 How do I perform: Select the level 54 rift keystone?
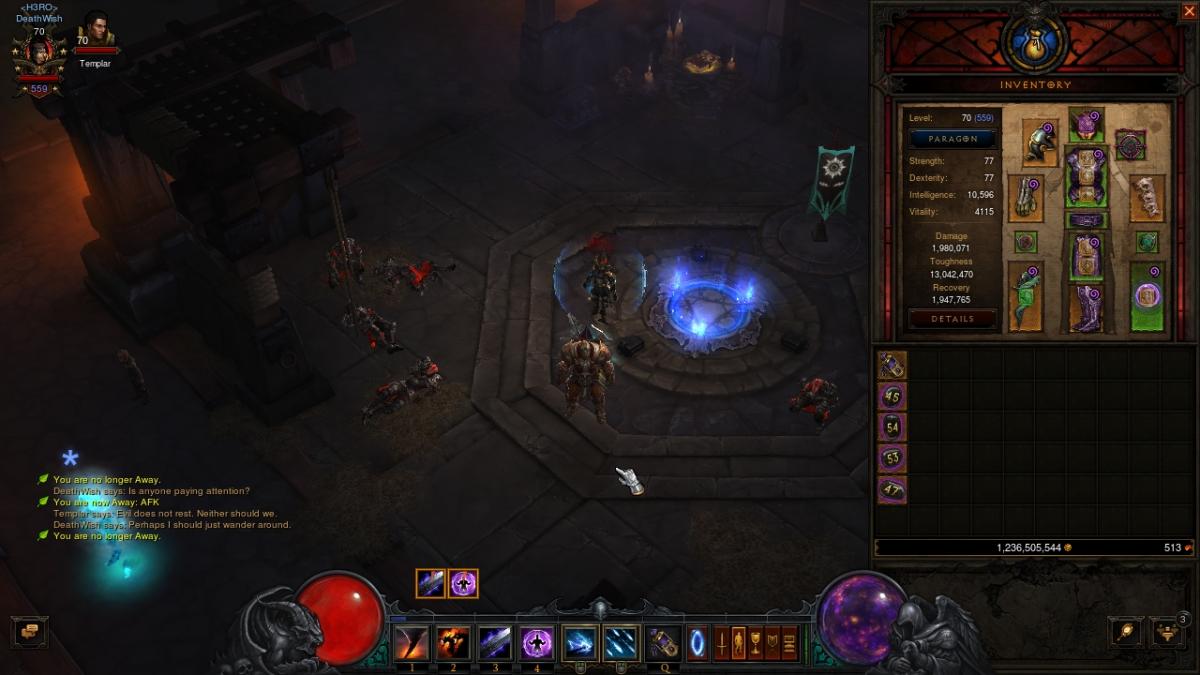pos(892,428)
